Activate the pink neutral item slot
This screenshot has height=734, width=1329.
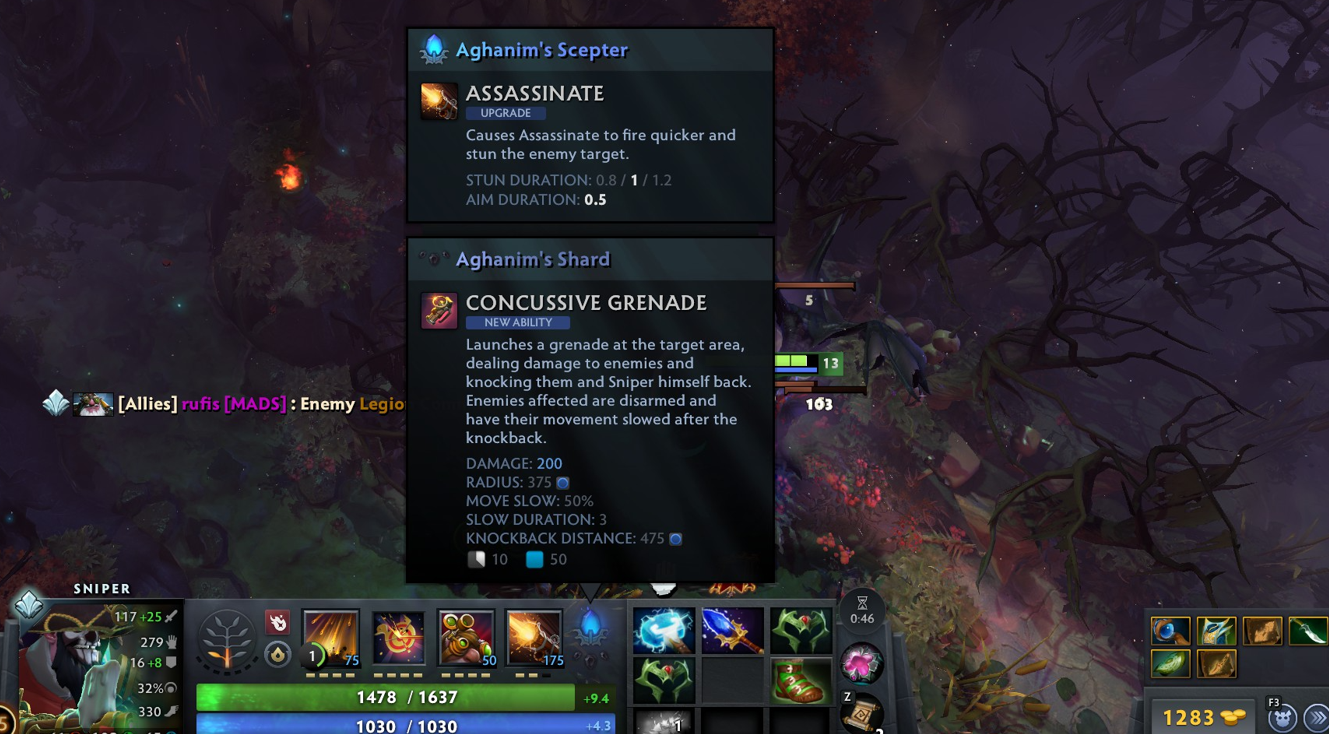[861, 664]
